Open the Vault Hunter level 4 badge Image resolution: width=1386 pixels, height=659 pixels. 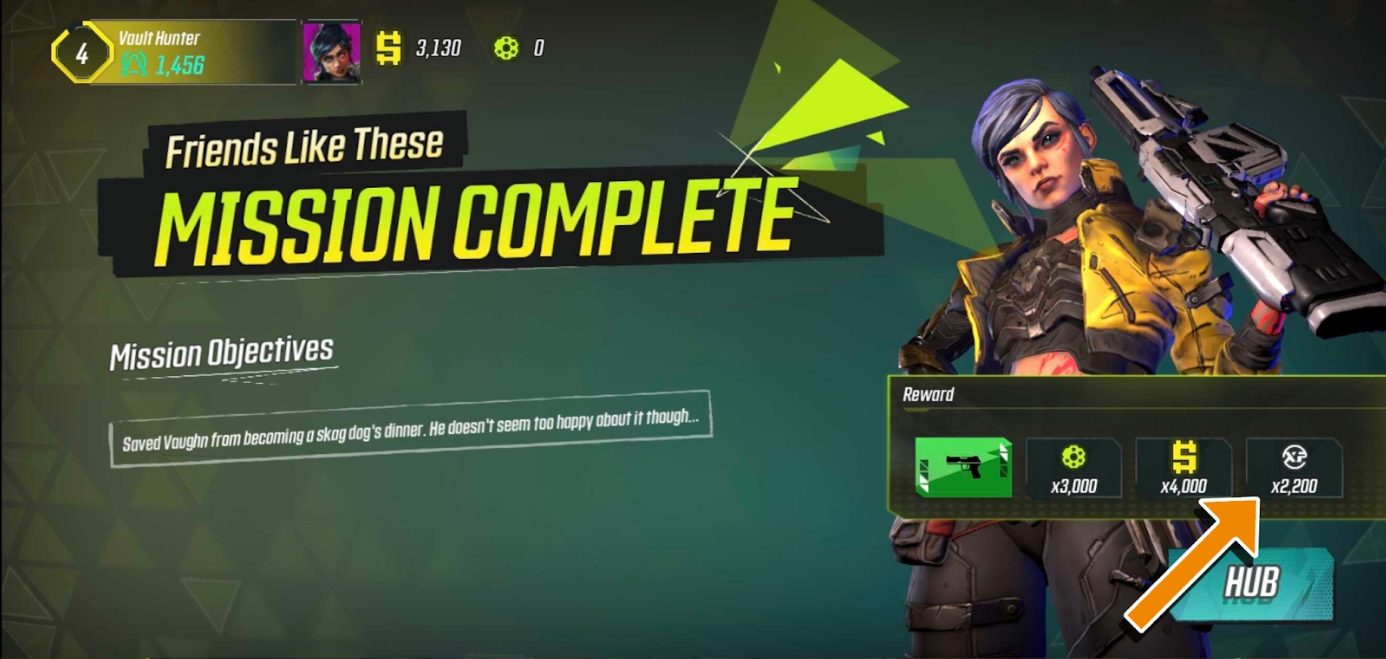82,52
